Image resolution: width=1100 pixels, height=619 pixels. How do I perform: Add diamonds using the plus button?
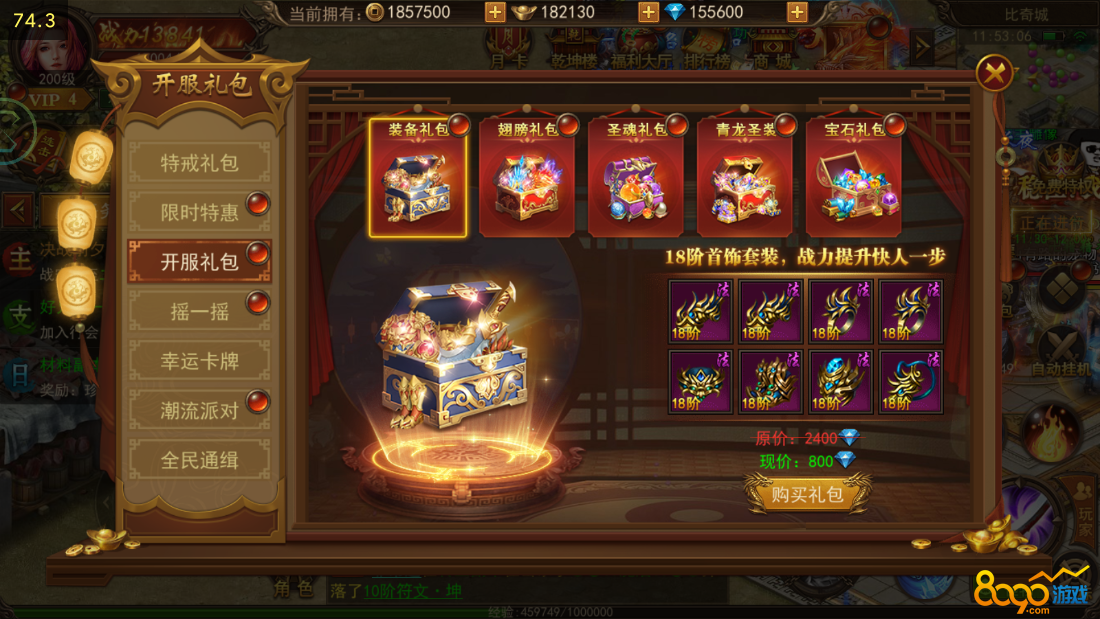click(x=797, y=12)
